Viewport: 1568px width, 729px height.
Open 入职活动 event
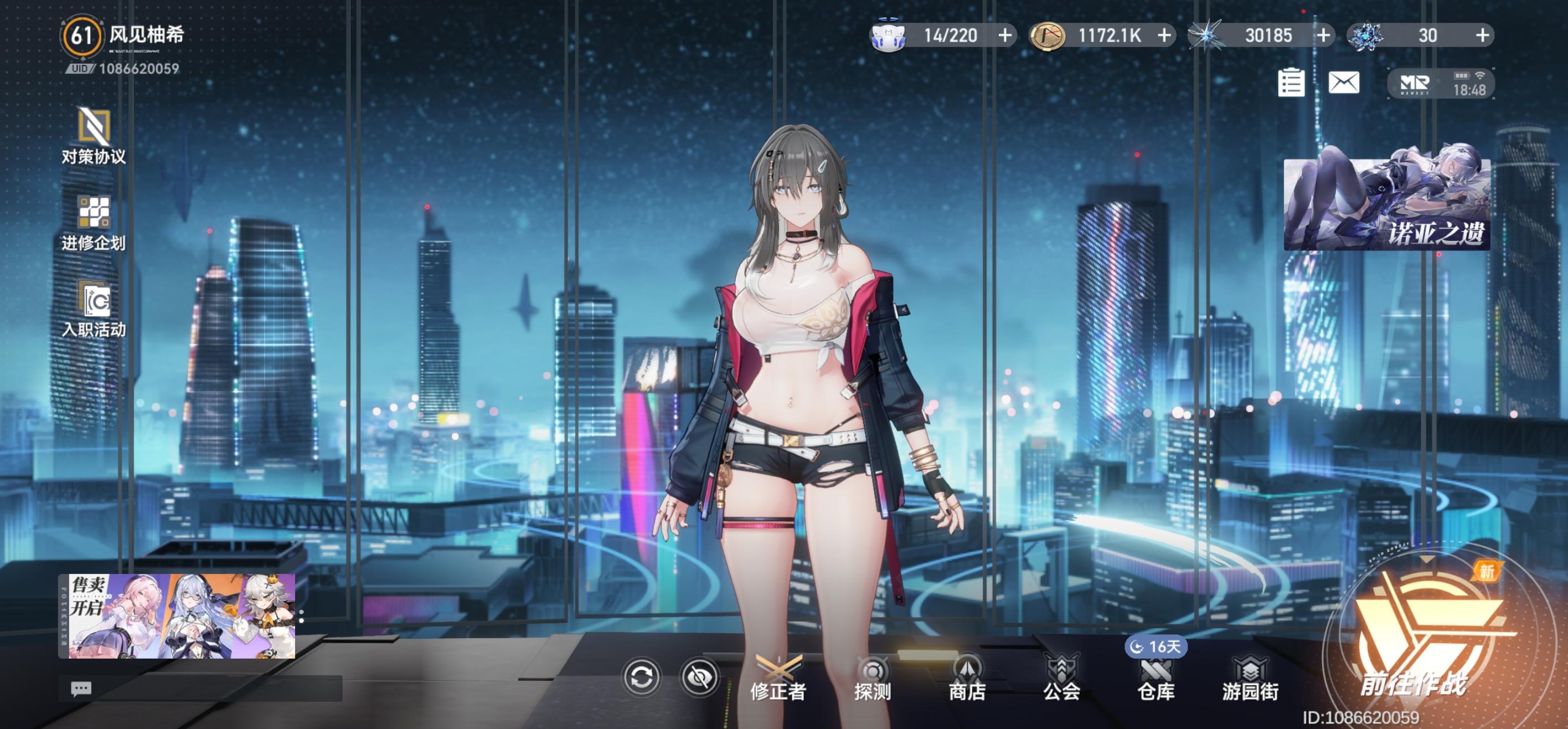click(94, 310)
